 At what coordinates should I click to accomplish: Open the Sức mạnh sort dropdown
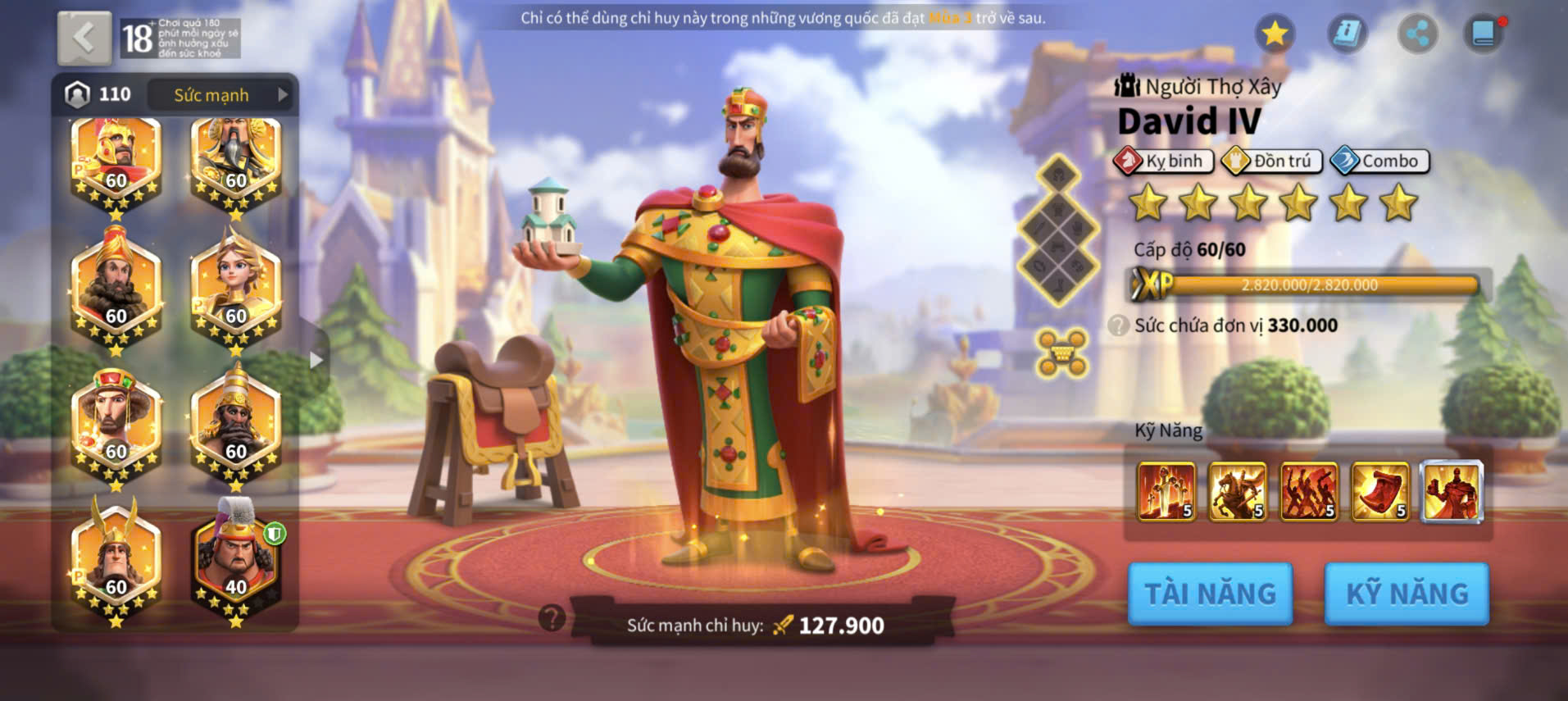click(x=220, y=95)
